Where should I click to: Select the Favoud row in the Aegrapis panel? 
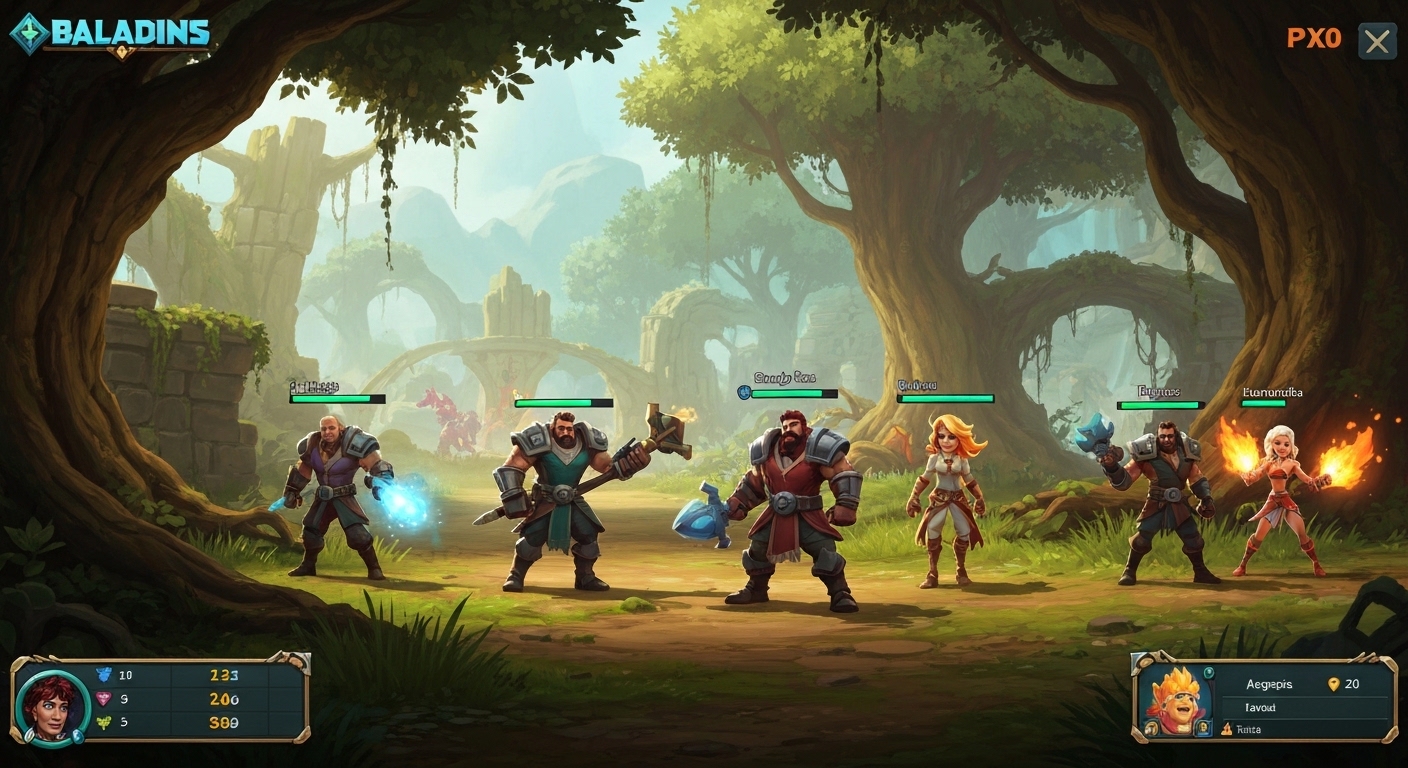1262,706
